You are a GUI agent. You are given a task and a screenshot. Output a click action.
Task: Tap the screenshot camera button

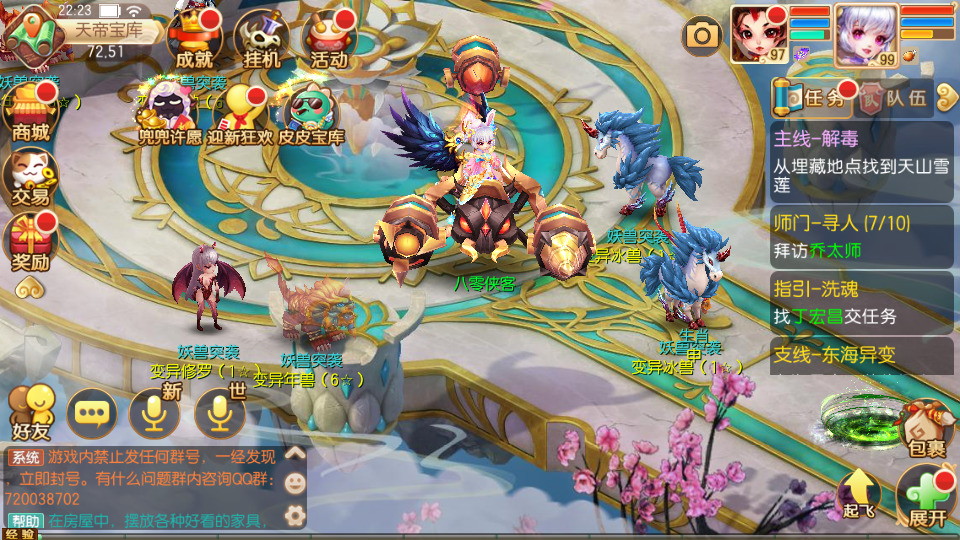pyautogui.click(x=702, y=37)
